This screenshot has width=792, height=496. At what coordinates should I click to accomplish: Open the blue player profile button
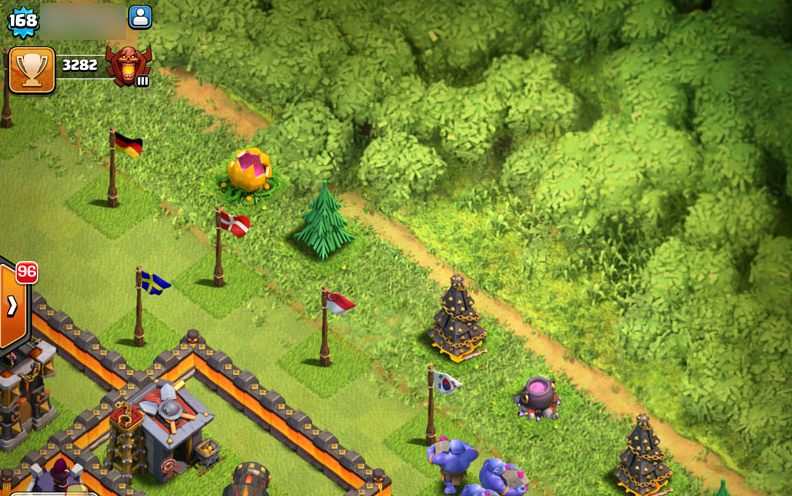pyautogui.click(x=140, y=17)
